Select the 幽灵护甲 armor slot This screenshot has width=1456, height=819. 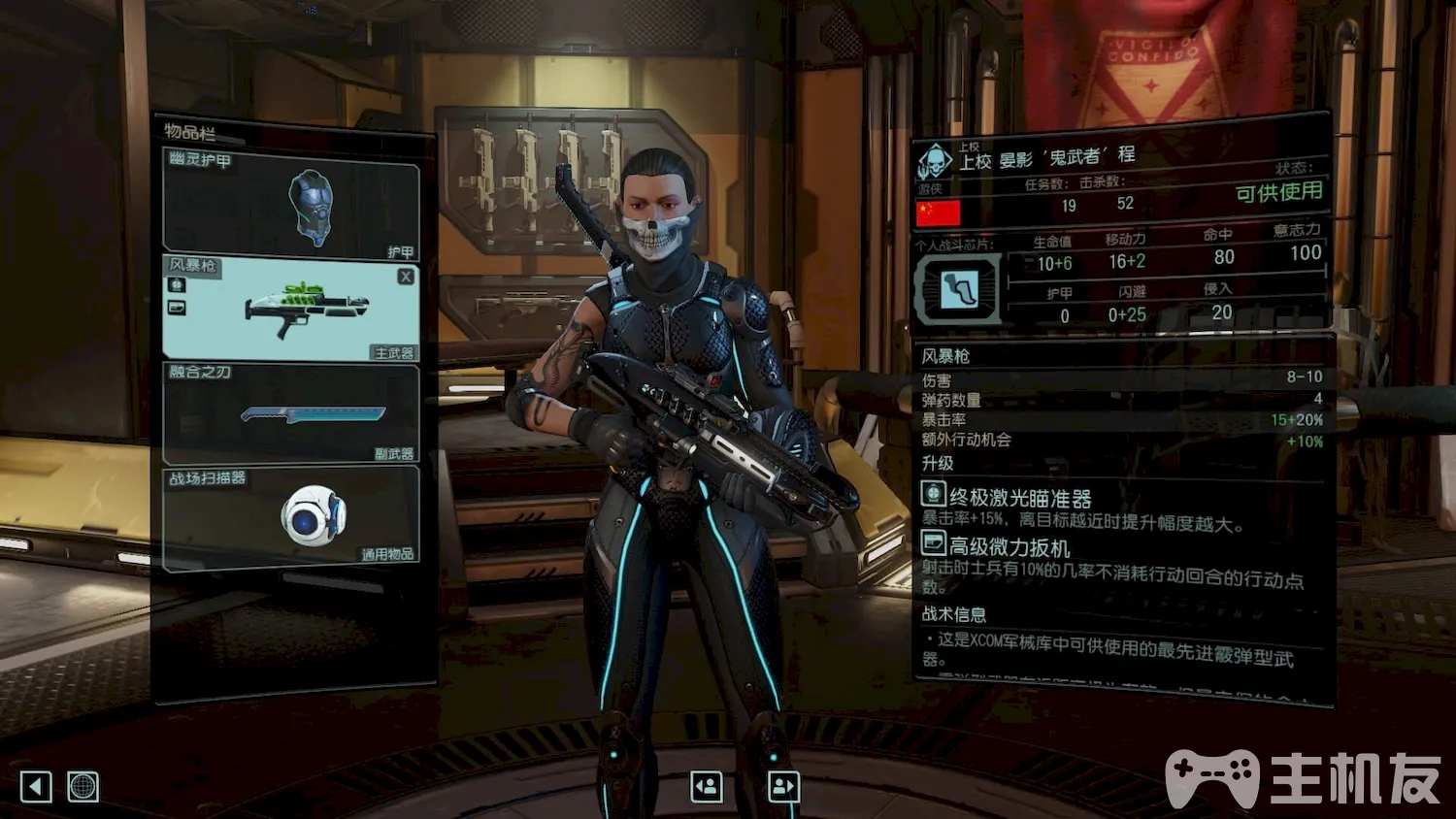click(x=291, y=204)
